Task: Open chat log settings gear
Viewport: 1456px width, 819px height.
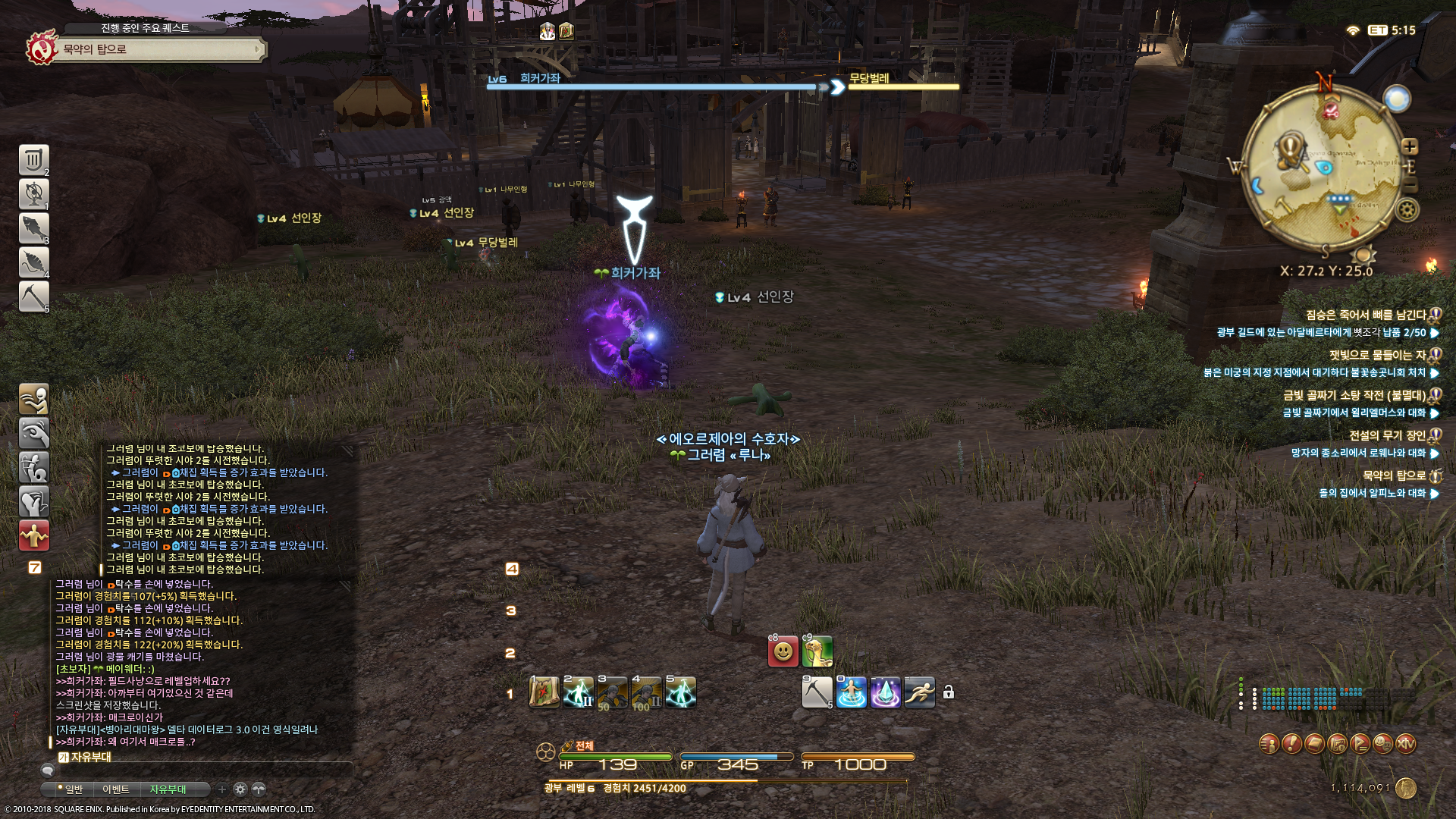Action: coord(240,789)
